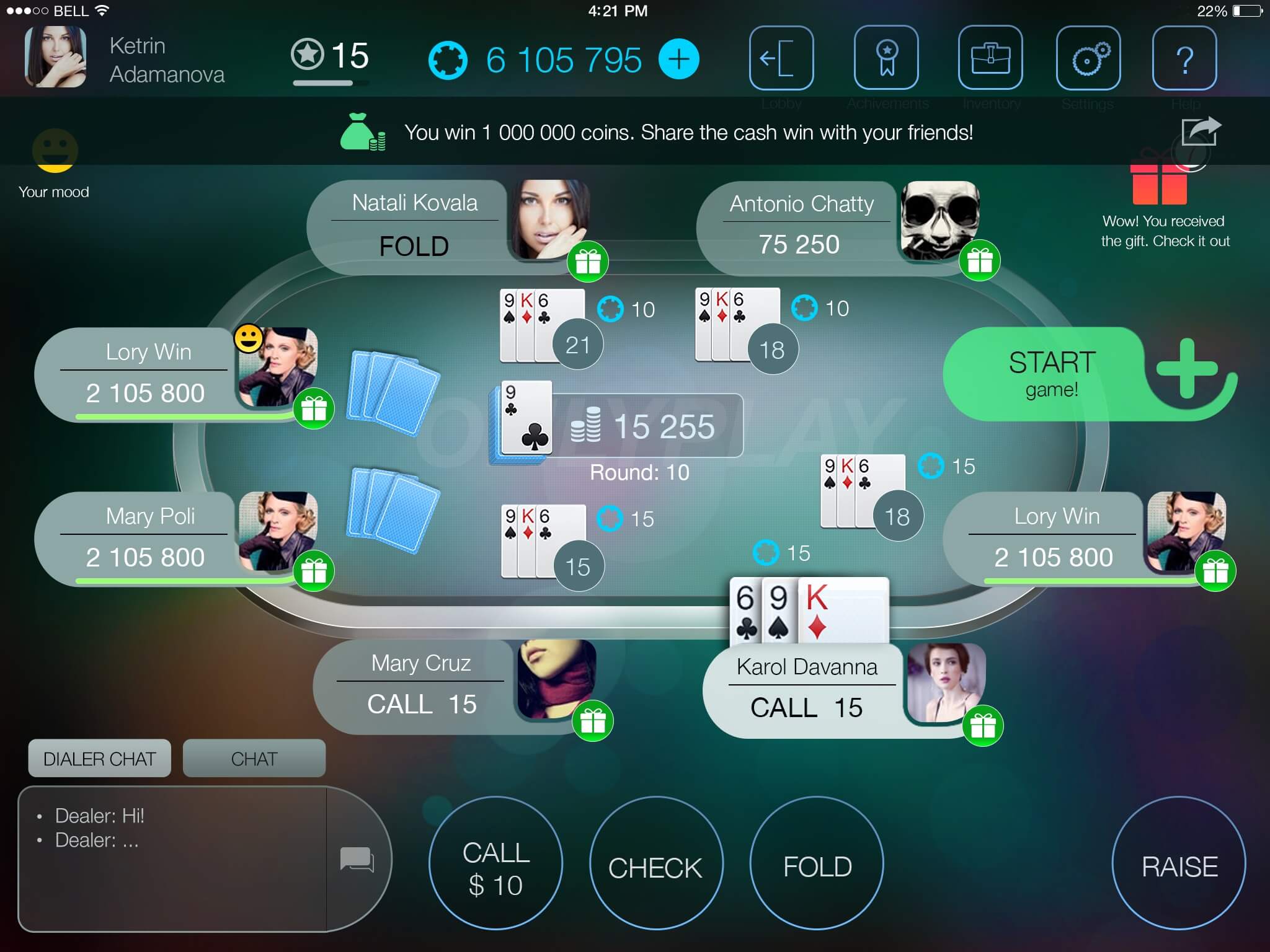Screen dimensions: 1270x952
Task: Open the Achievements ribbon icon
Action: pyautogui.click(x=886, y=58)
